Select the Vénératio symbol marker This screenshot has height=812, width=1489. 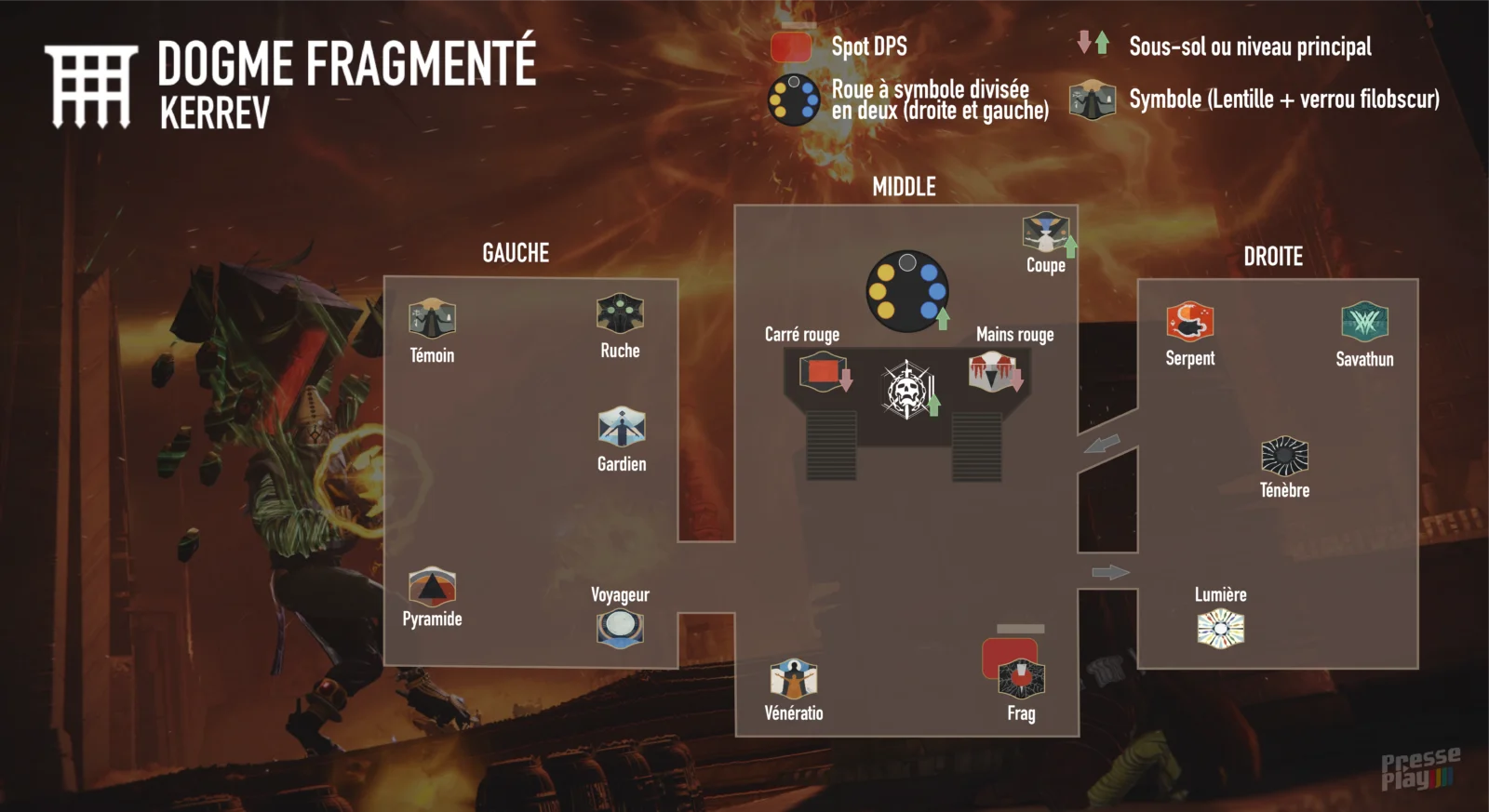[x=793, y=679]
